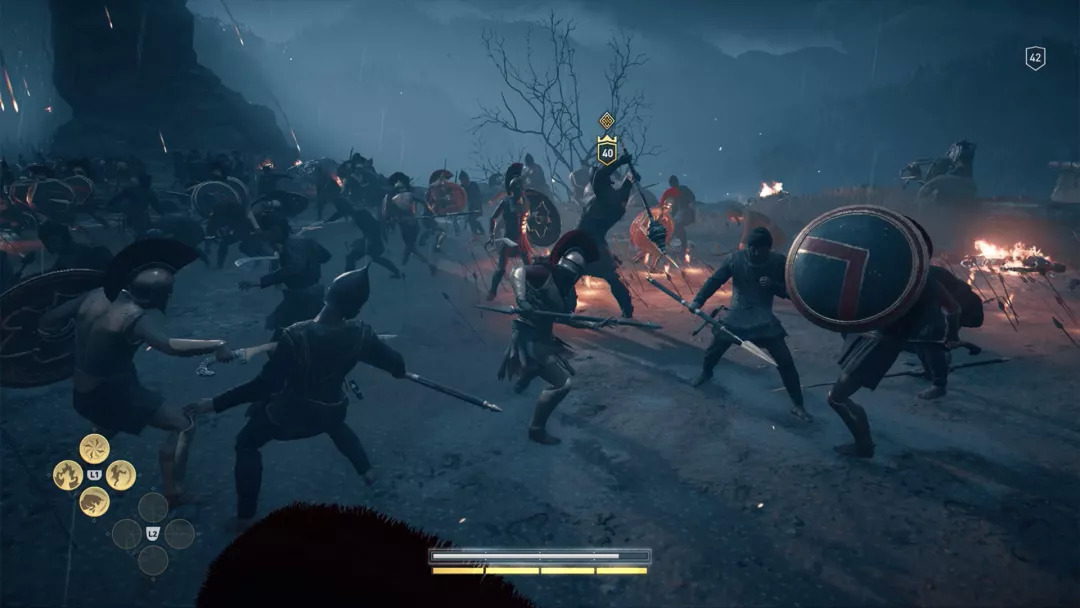Click the gold diamond objective marker
This screenshot has width=1080, height=608.
[606, 121]
